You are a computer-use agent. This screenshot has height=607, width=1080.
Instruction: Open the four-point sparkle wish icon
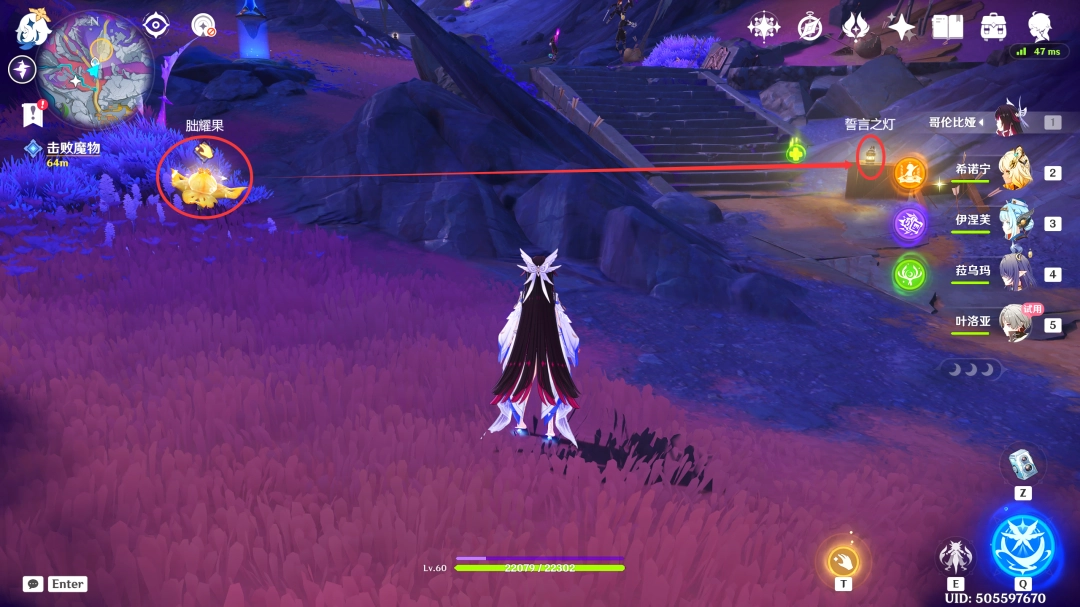[x=902, y=27]
